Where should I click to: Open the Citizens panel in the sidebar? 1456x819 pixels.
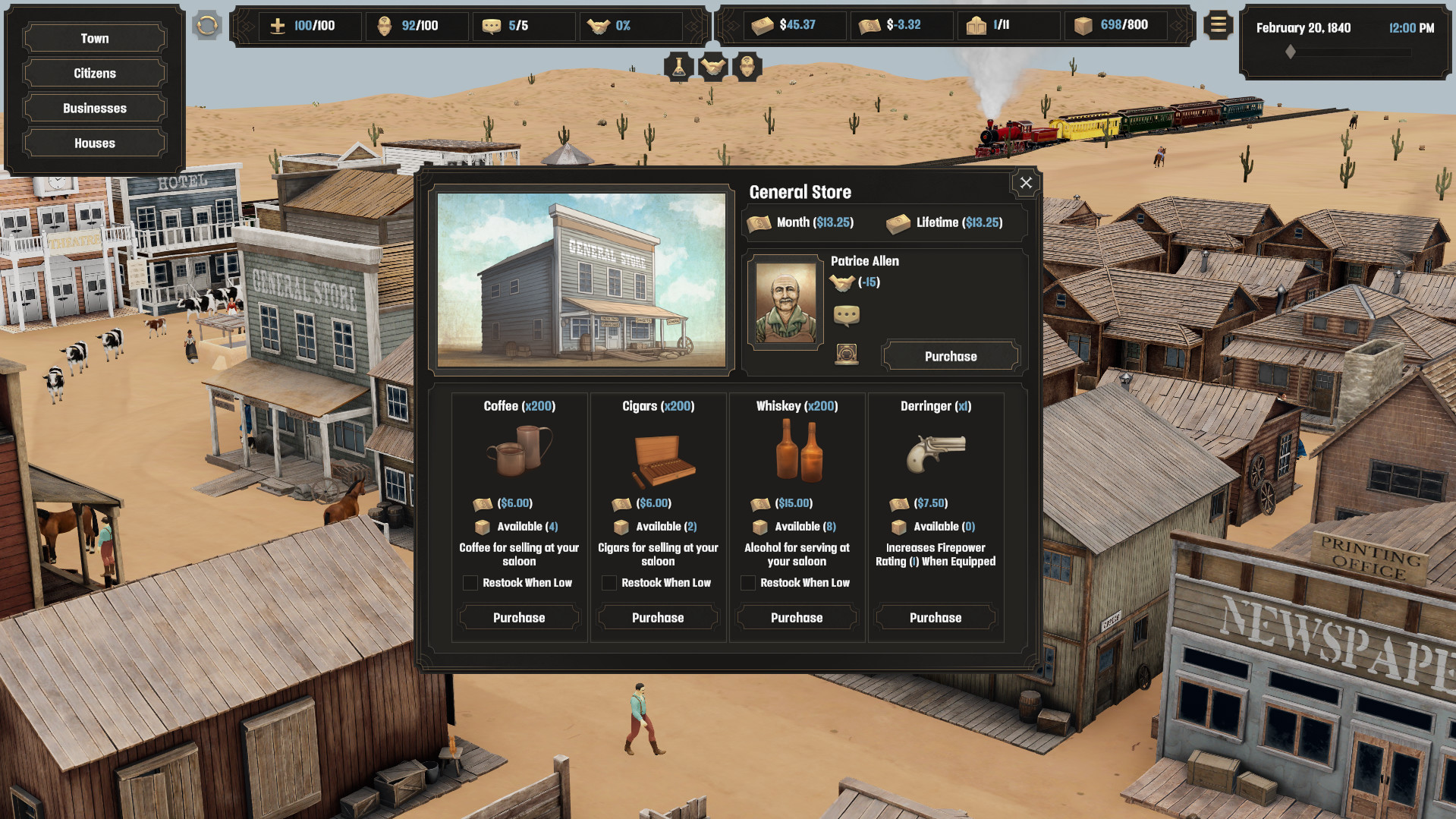pyautogui.click(x=94, y=73)
